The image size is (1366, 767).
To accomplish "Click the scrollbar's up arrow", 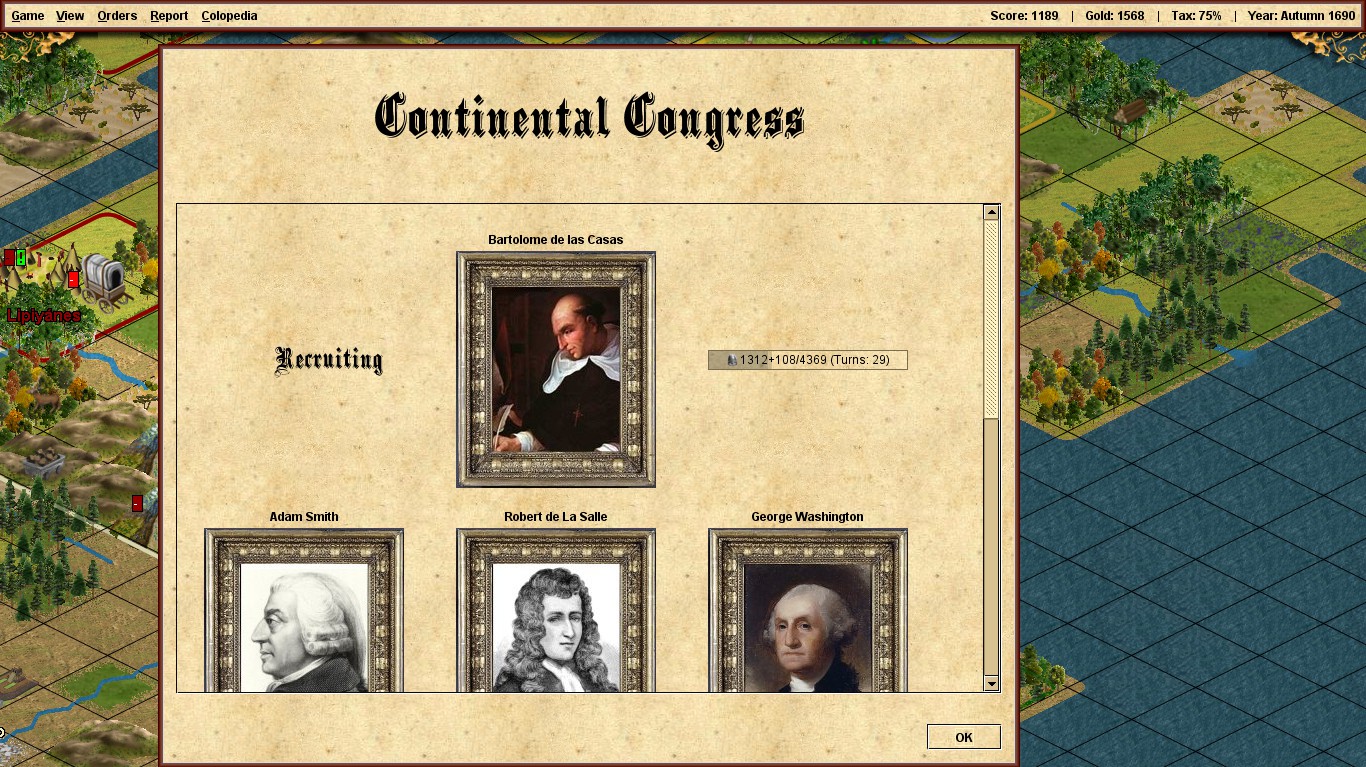I will 991,212.
